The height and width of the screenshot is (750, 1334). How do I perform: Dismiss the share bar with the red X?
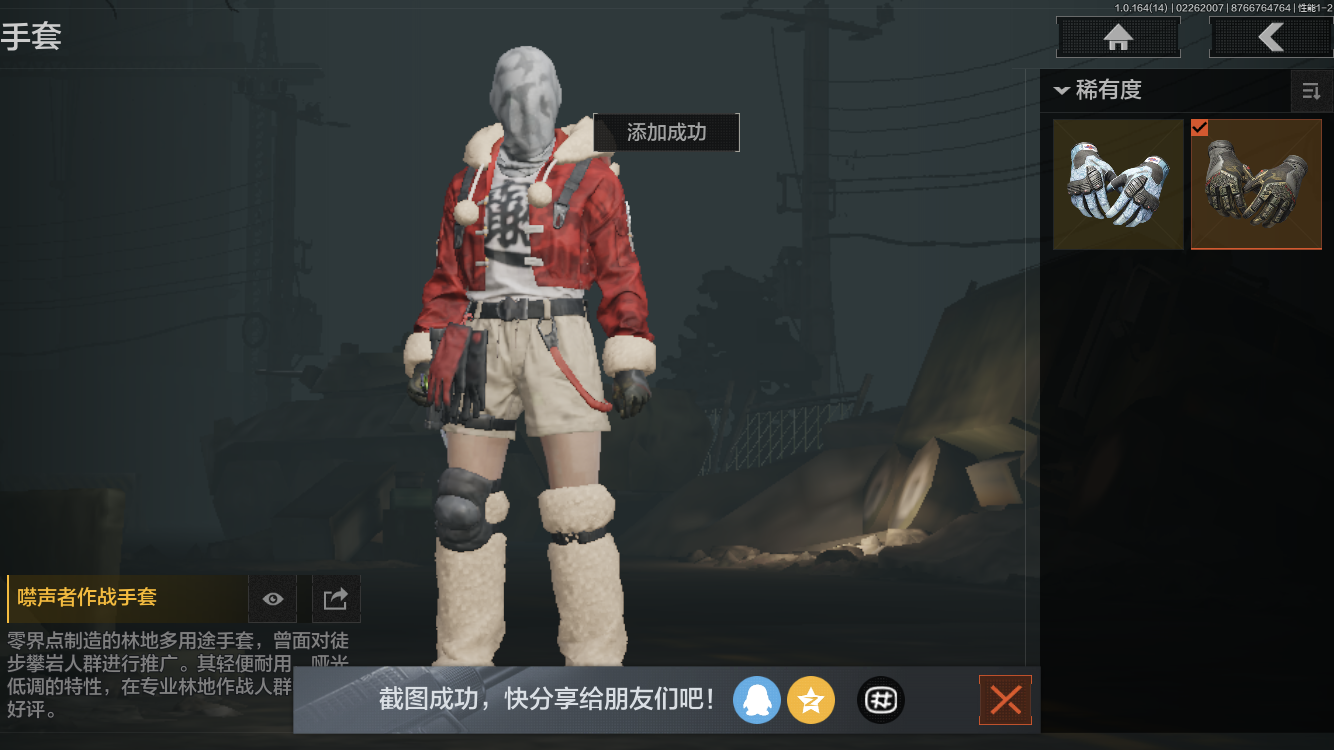click(x=1005, y=700)
